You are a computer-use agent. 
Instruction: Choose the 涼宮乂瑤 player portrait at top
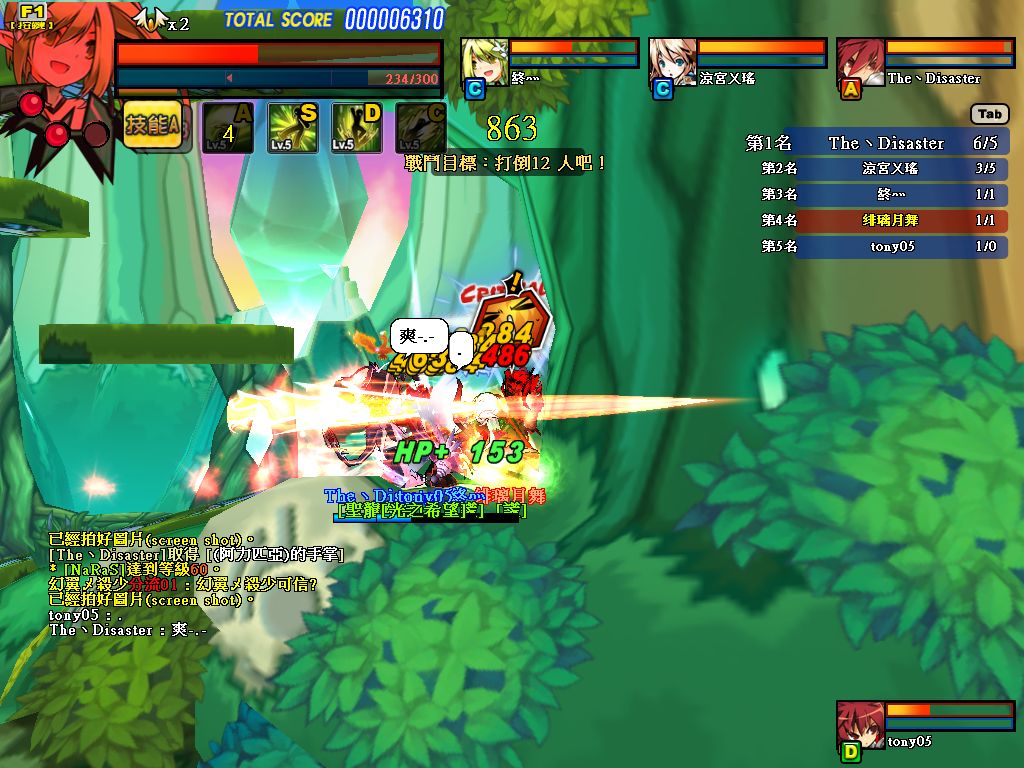point(673,63)
